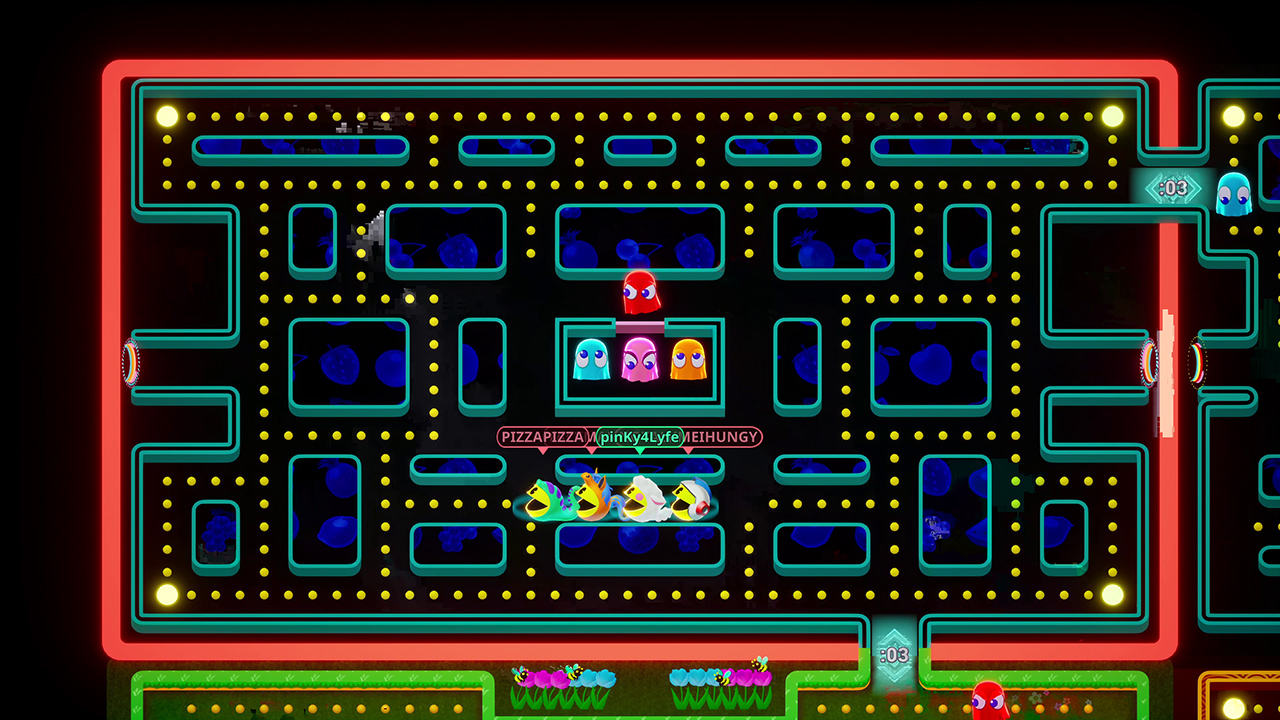Click the :03 tunnel timer at the bottom
Viewport: 1280px width, 720px height.
893,655
